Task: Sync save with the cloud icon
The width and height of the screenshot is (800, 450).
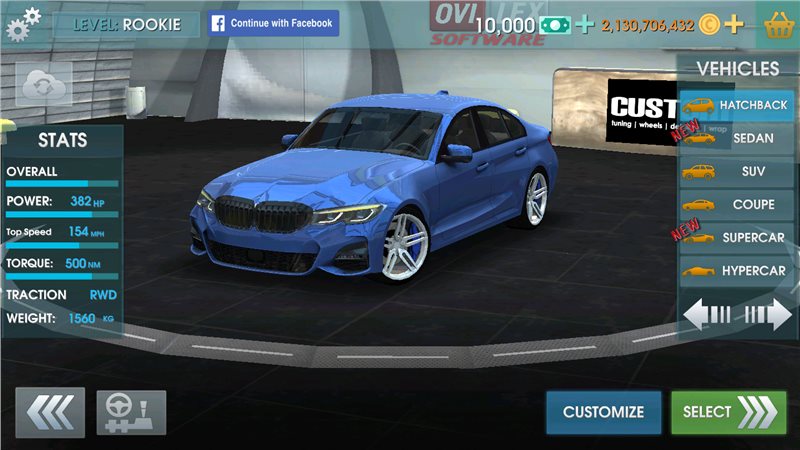Action: 43,83
